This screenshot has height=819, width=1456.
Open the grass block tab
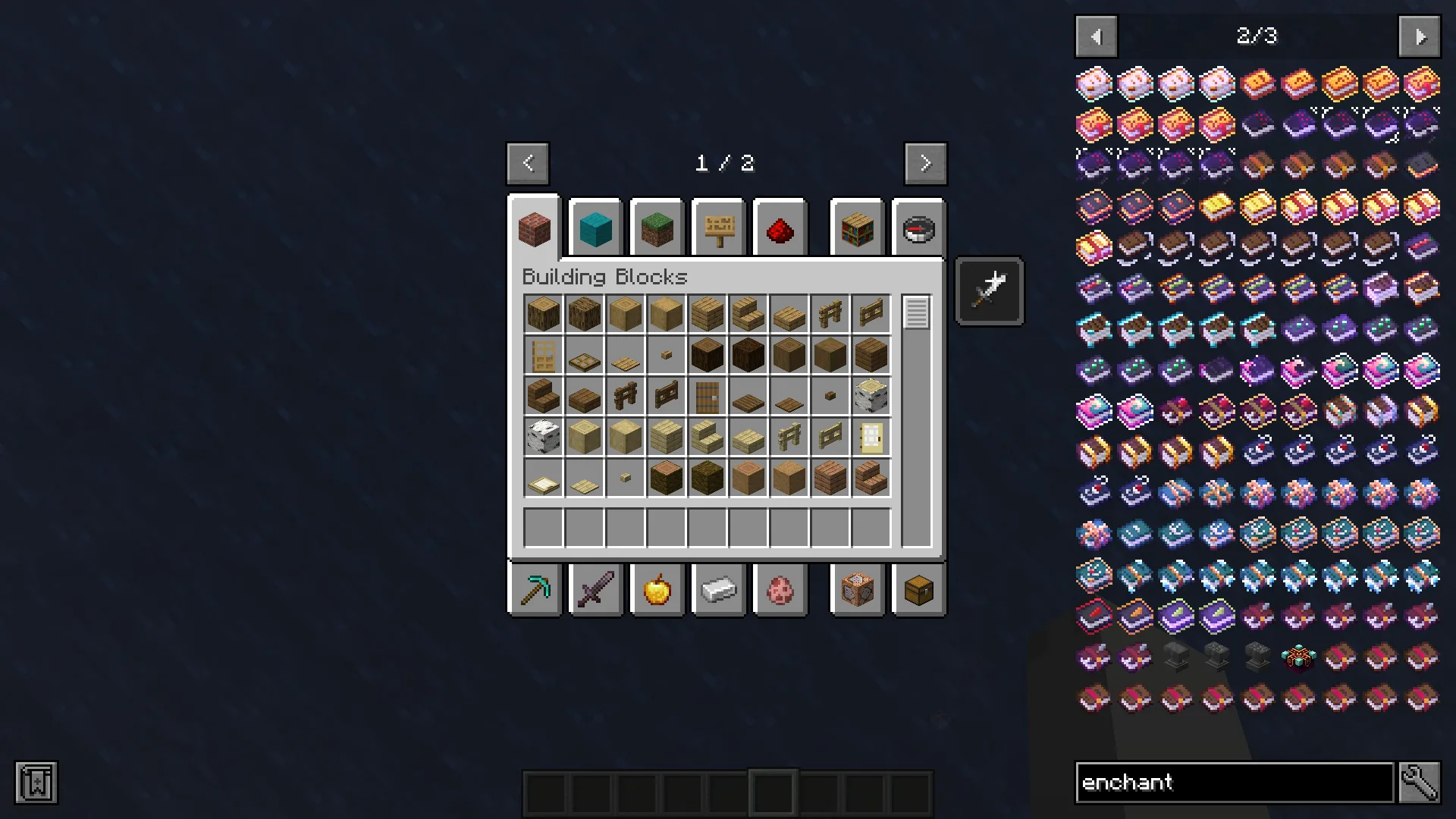[657, 228]
